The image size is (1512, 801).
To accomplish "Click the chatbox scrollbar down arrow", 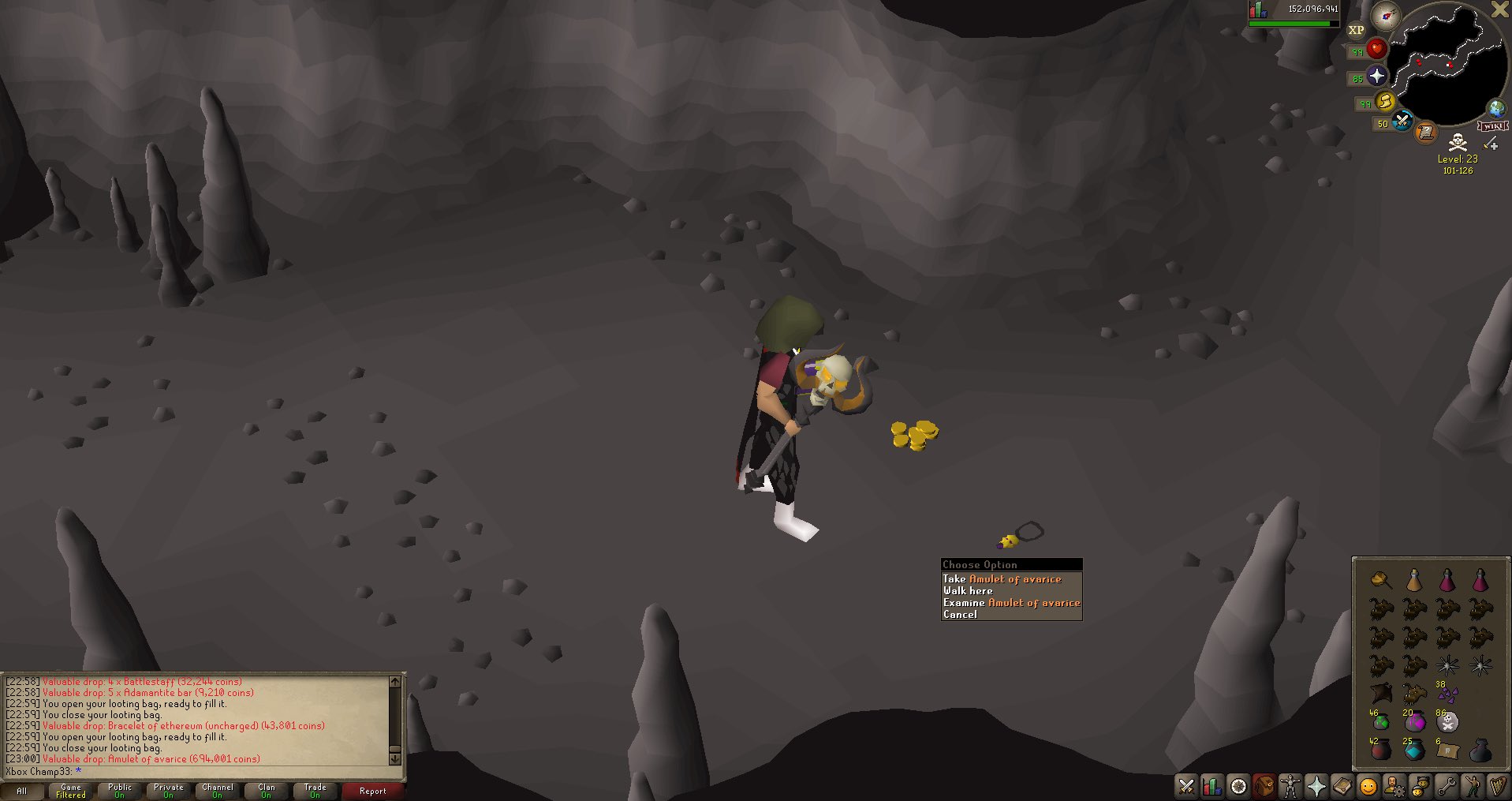I will pos(395,758).
